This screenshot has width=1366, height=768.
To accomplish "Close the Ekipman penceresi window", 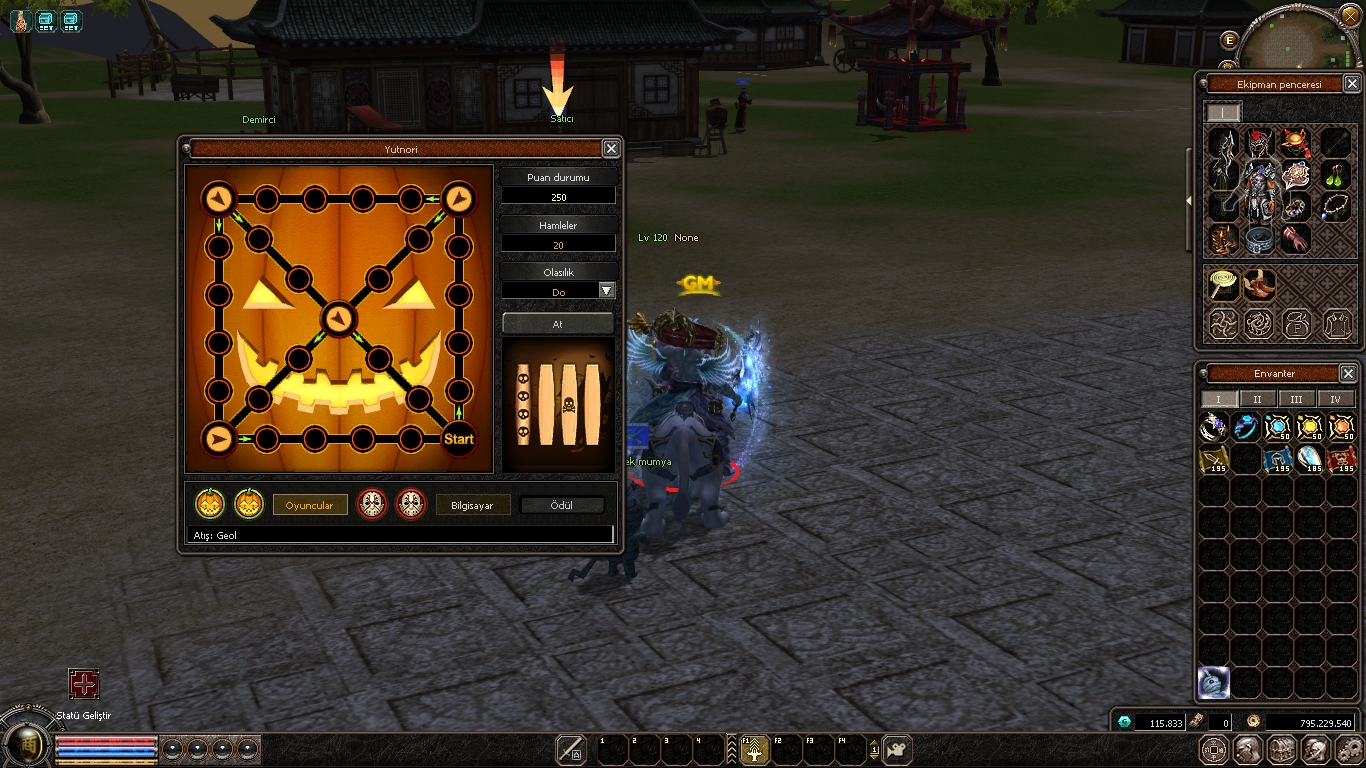I will click(x=1351, y=85).
